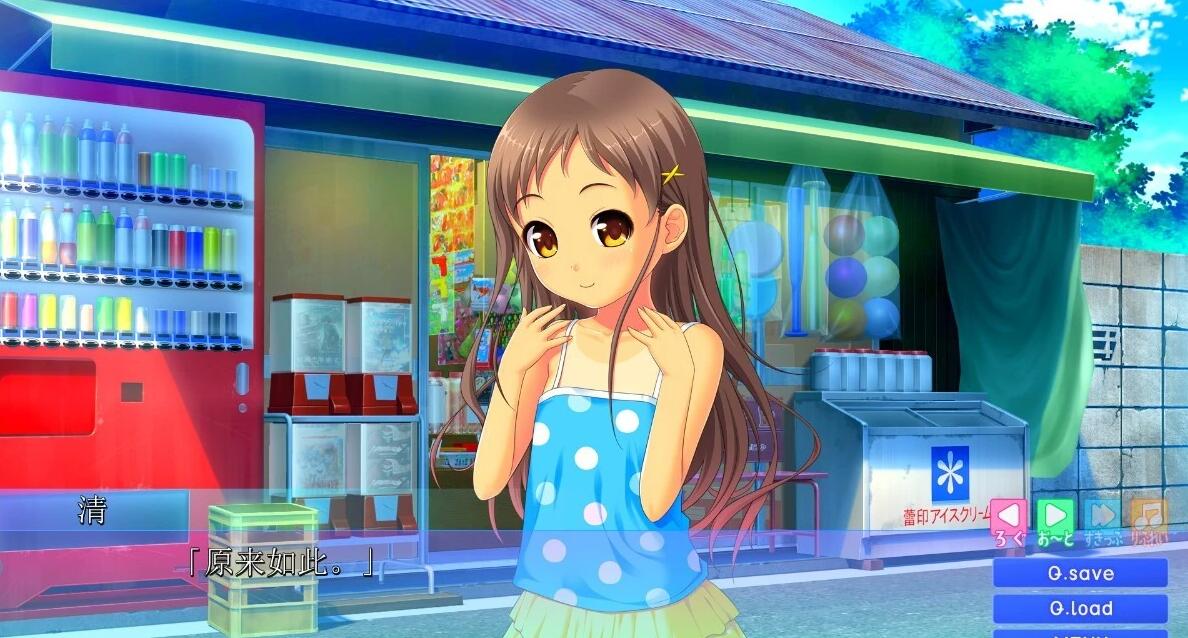Image resolution: width=1188 pixels, height=638 pixels.
Task: Quick save with the Q.save button
Action: click(1080, 574)
